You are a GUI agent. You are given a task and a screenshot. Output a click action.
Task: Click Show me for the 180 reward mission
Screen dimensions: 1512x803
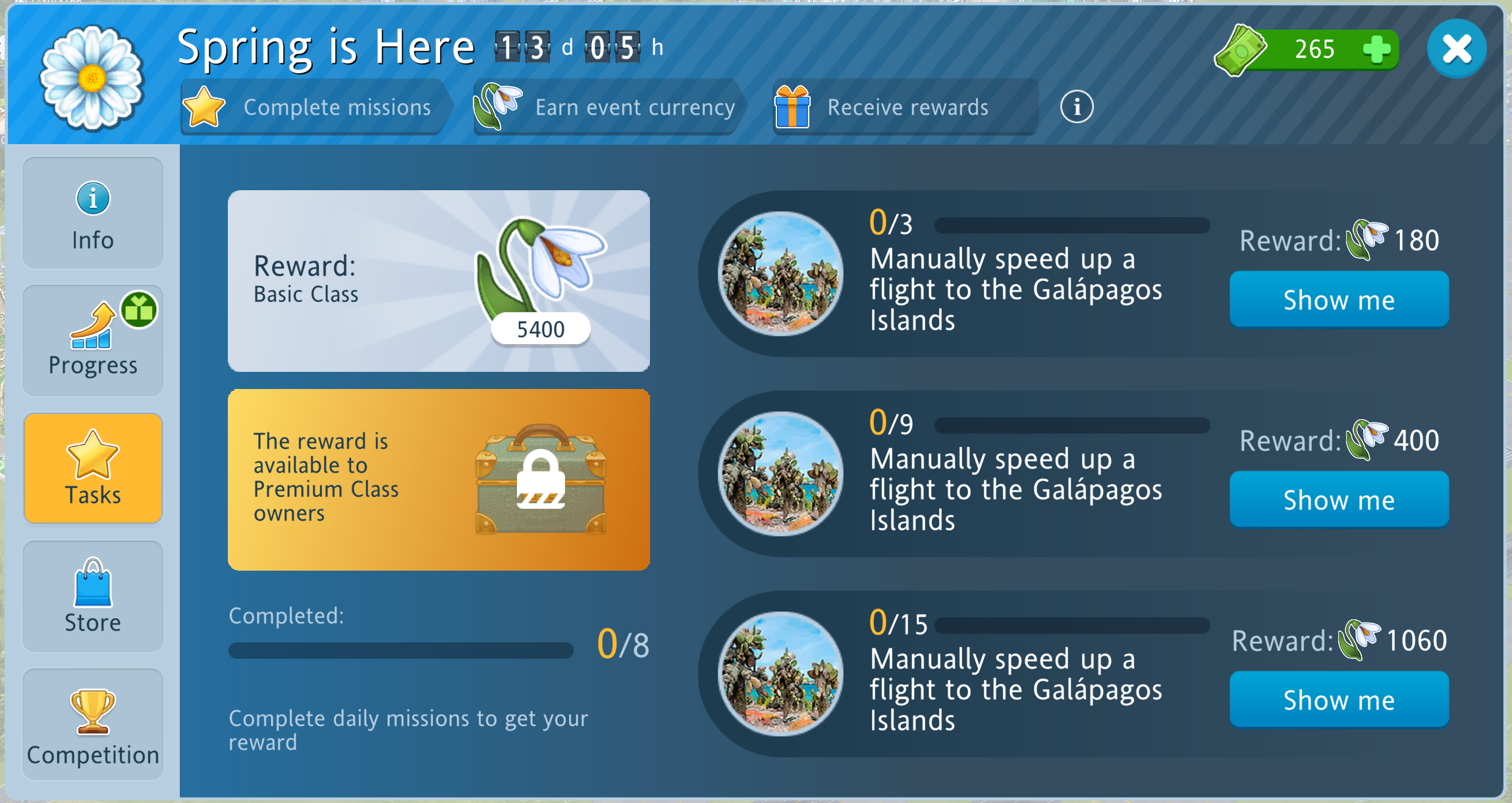(x=1338, y=299)
